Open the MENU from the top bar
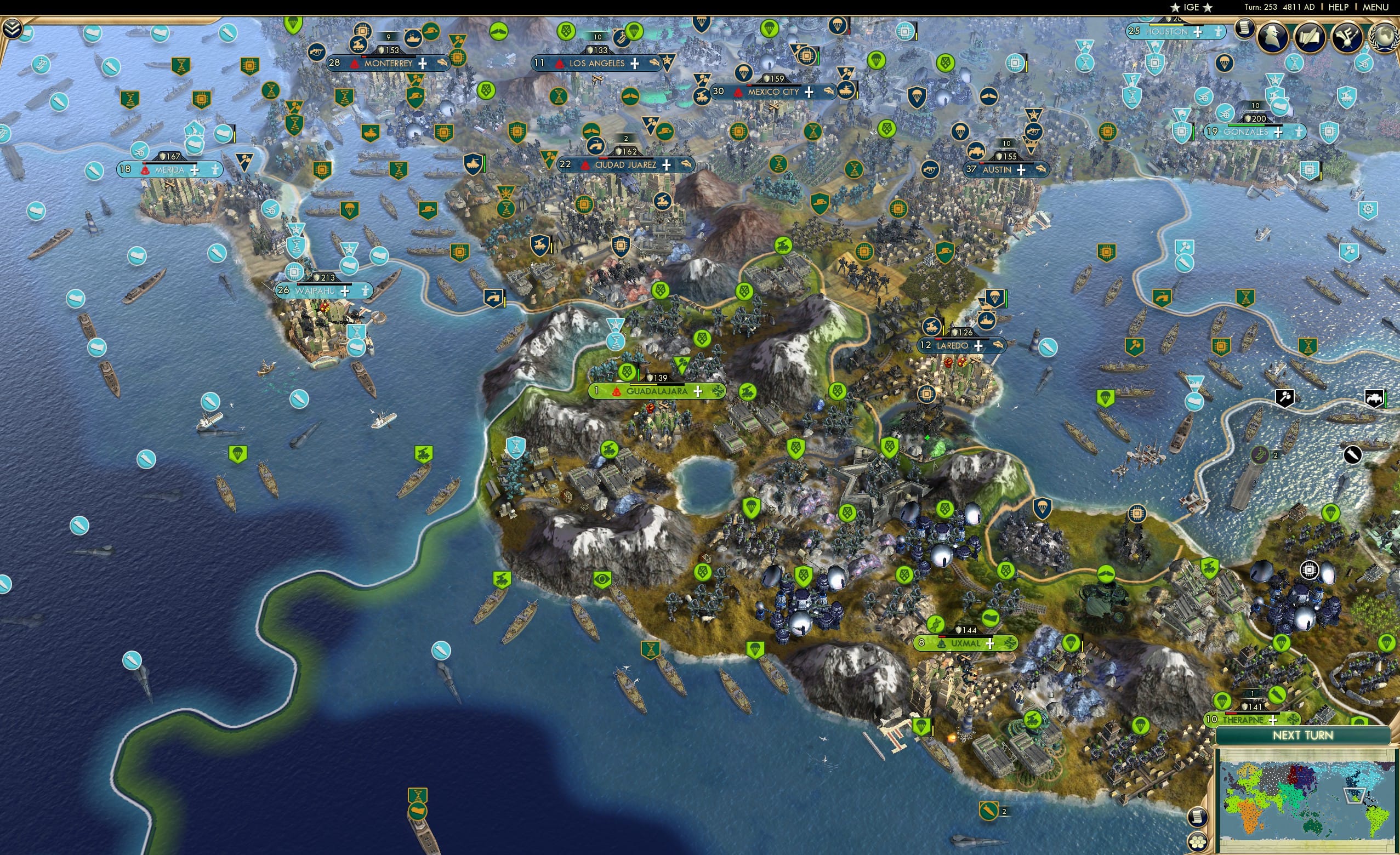 1375,7
